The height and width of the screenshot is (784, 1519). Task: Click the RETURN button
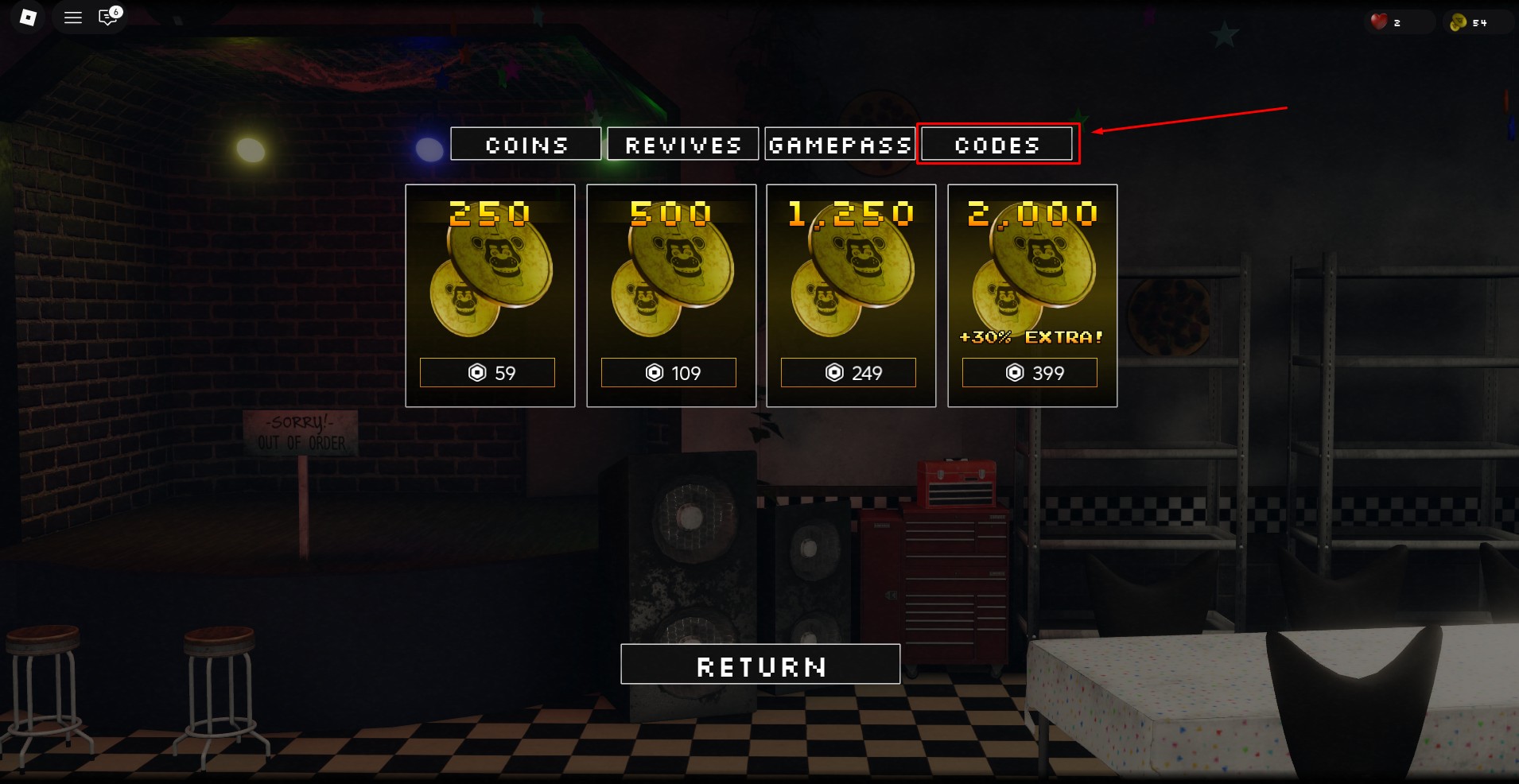[760, 664]
